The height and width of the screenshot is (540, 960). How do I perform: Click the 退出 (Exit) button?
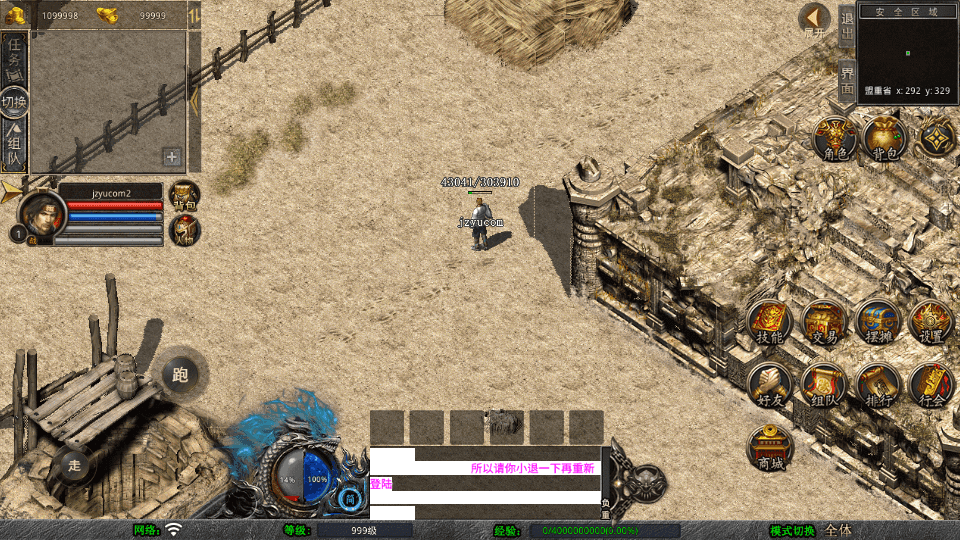847,26
